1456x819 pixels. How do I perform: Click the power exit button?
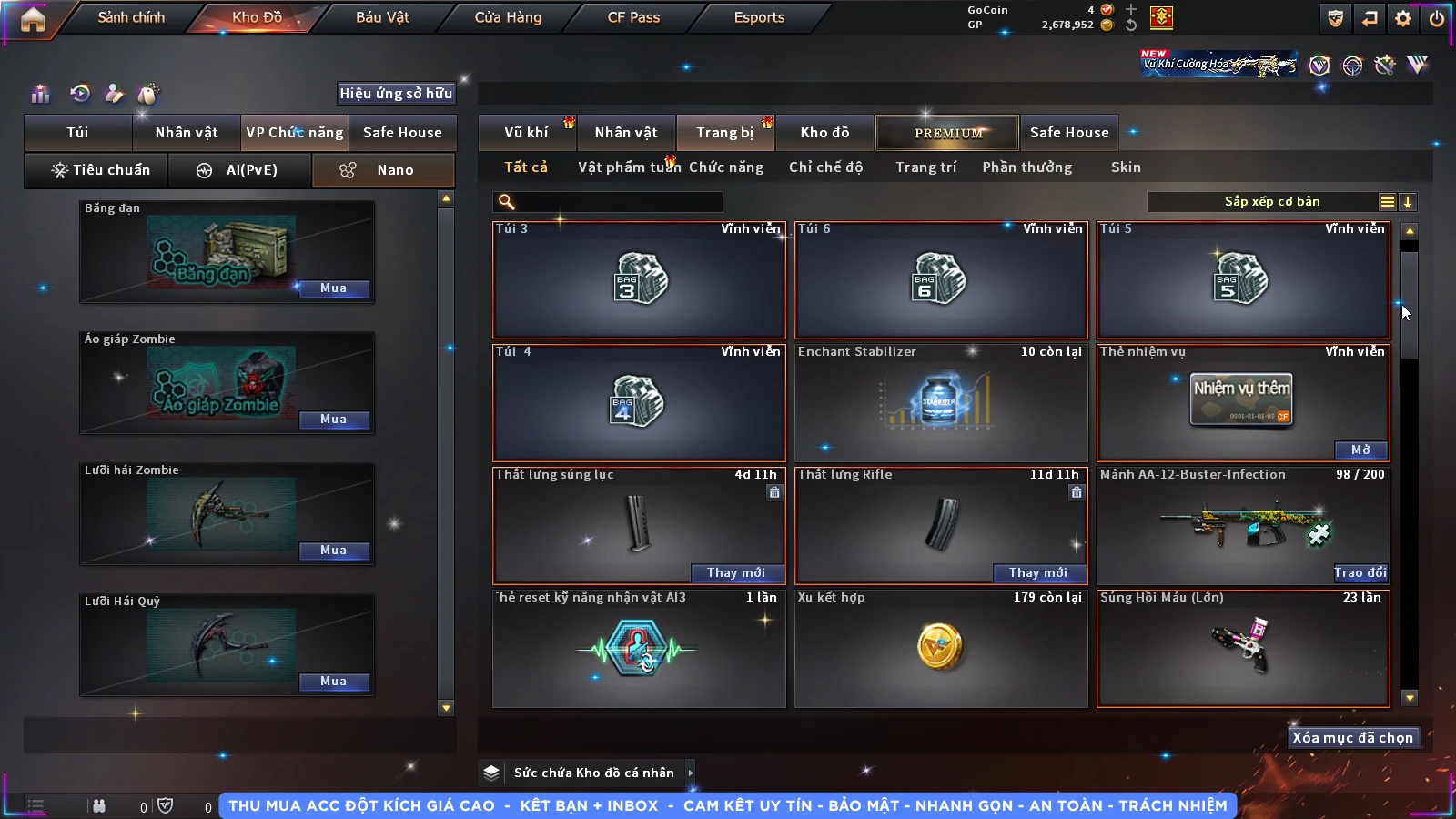coord(1437,18)
